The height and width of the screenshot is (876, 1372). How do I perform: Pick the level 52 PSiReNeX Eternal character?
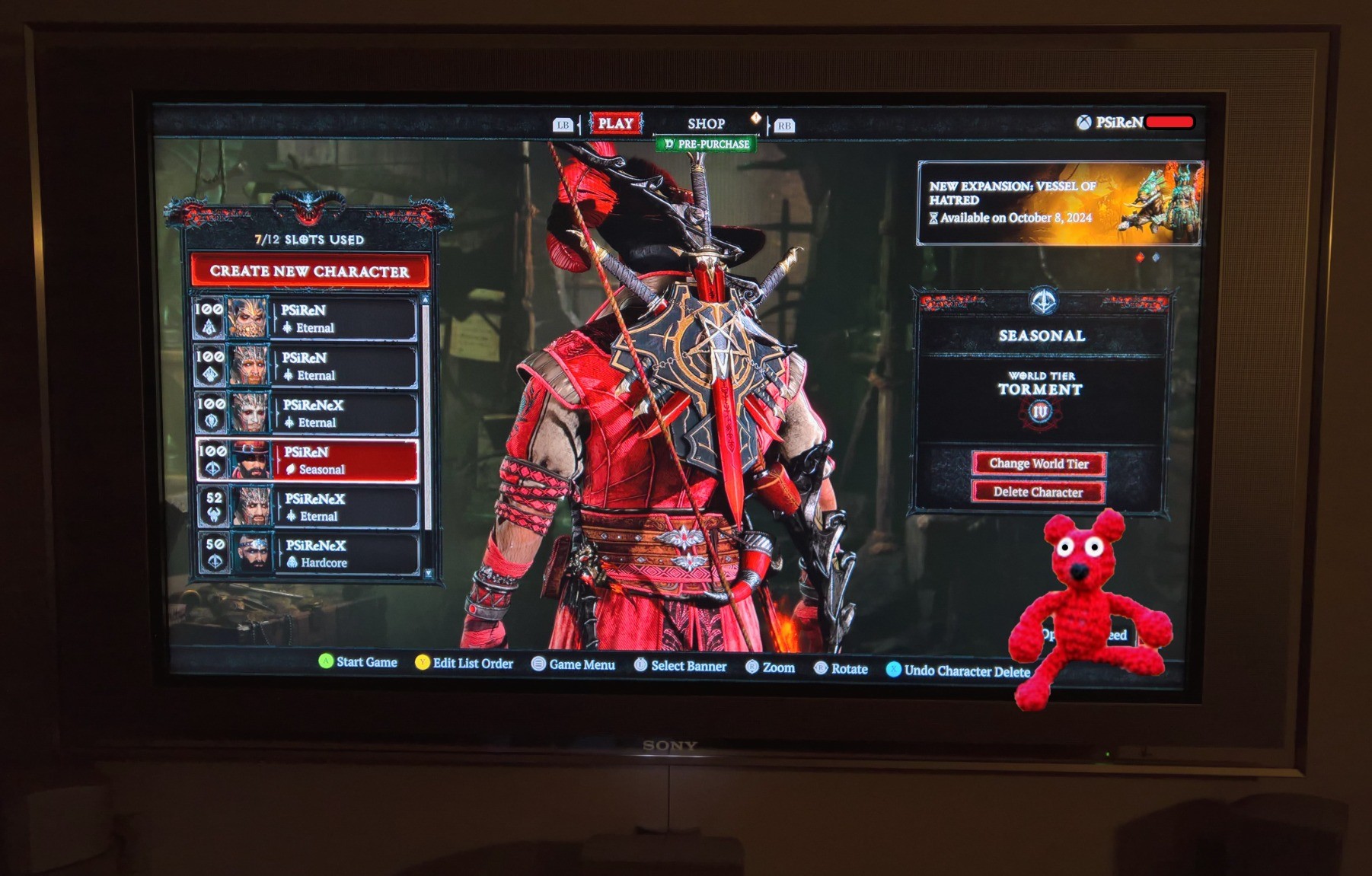click(308, 508)
